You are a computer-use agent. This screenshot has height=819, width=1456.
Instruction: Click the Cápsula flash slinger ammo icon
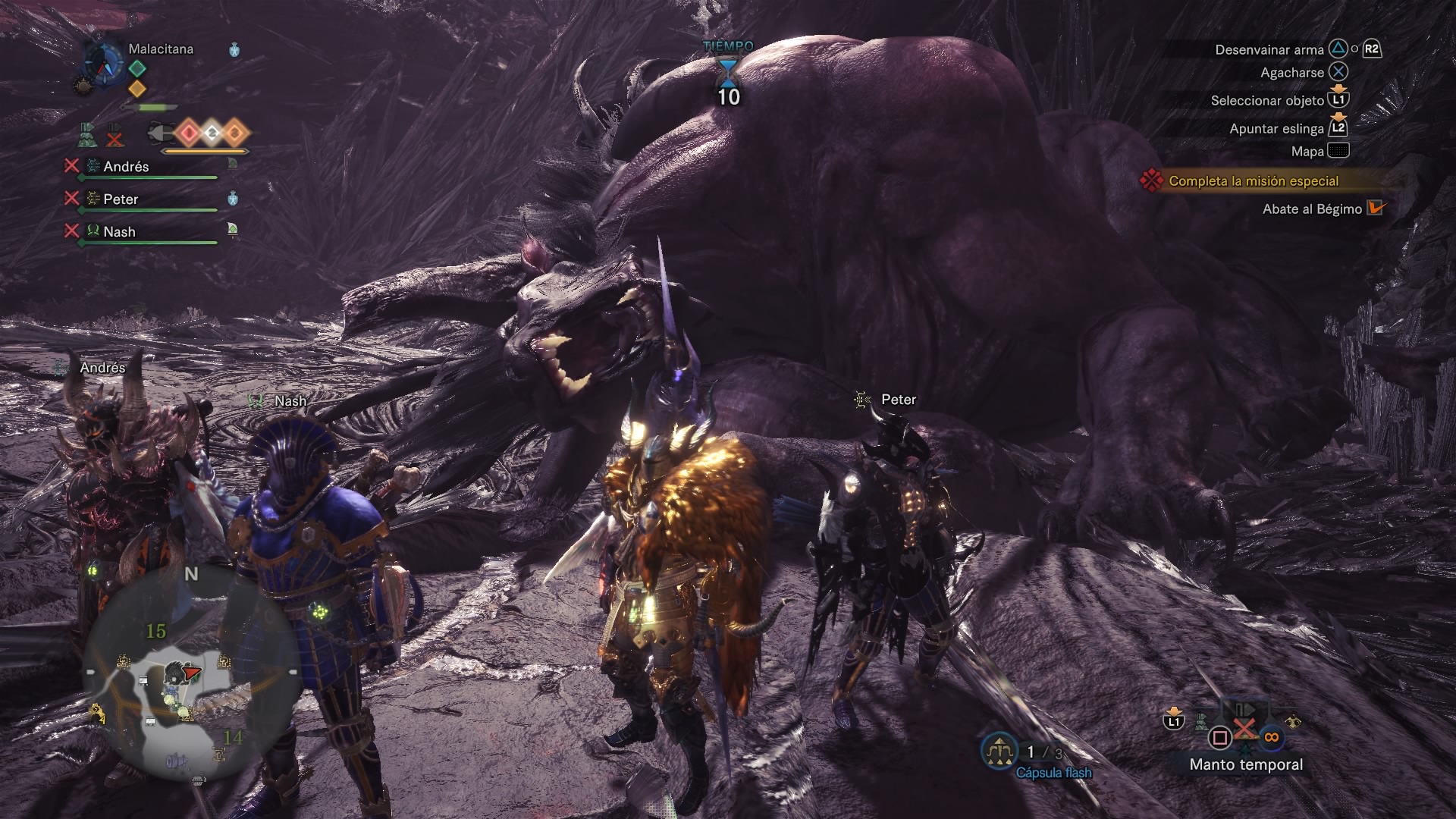(x=999, y=752)
